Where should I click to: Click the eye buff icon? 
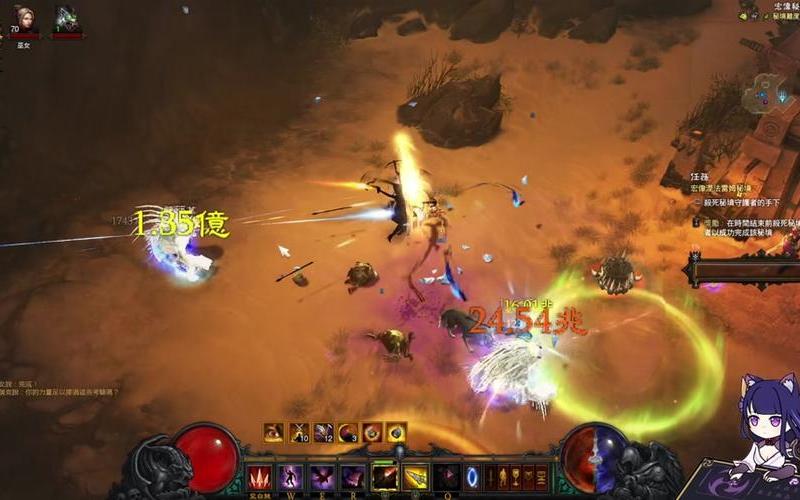(x=274, y=432)
